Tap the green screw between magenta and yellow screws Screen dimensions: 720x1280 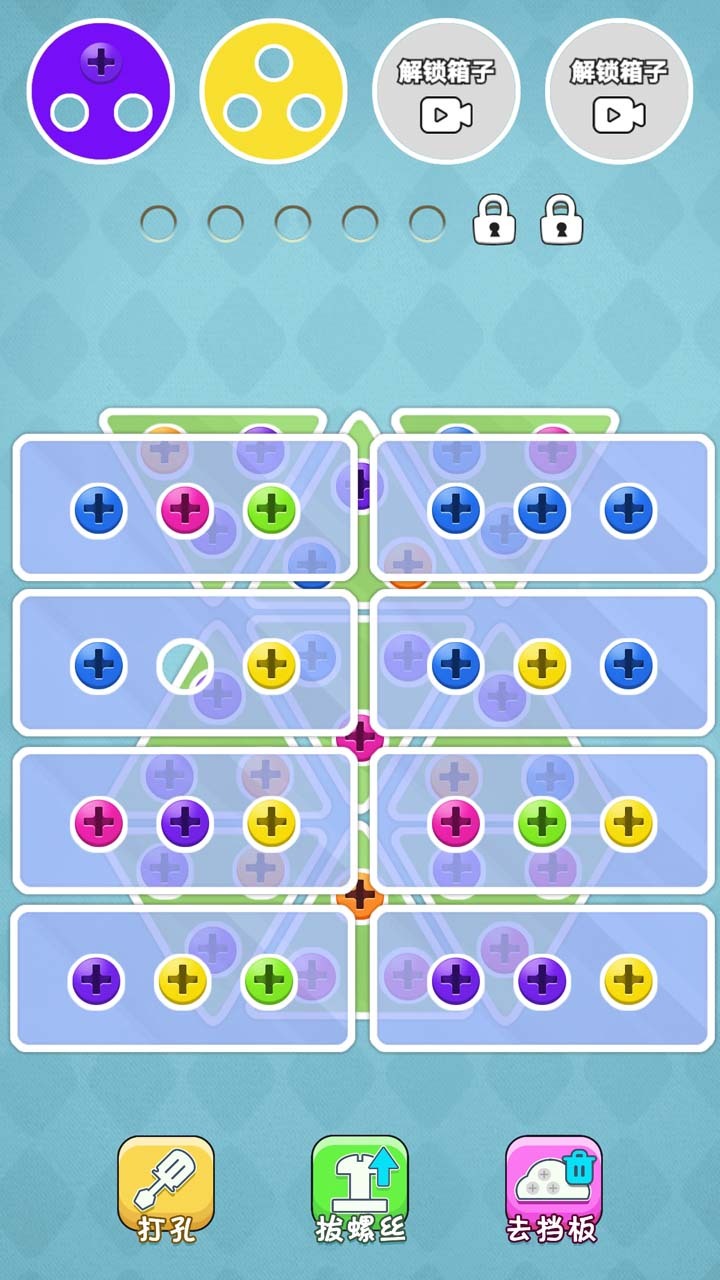[542, 823]
